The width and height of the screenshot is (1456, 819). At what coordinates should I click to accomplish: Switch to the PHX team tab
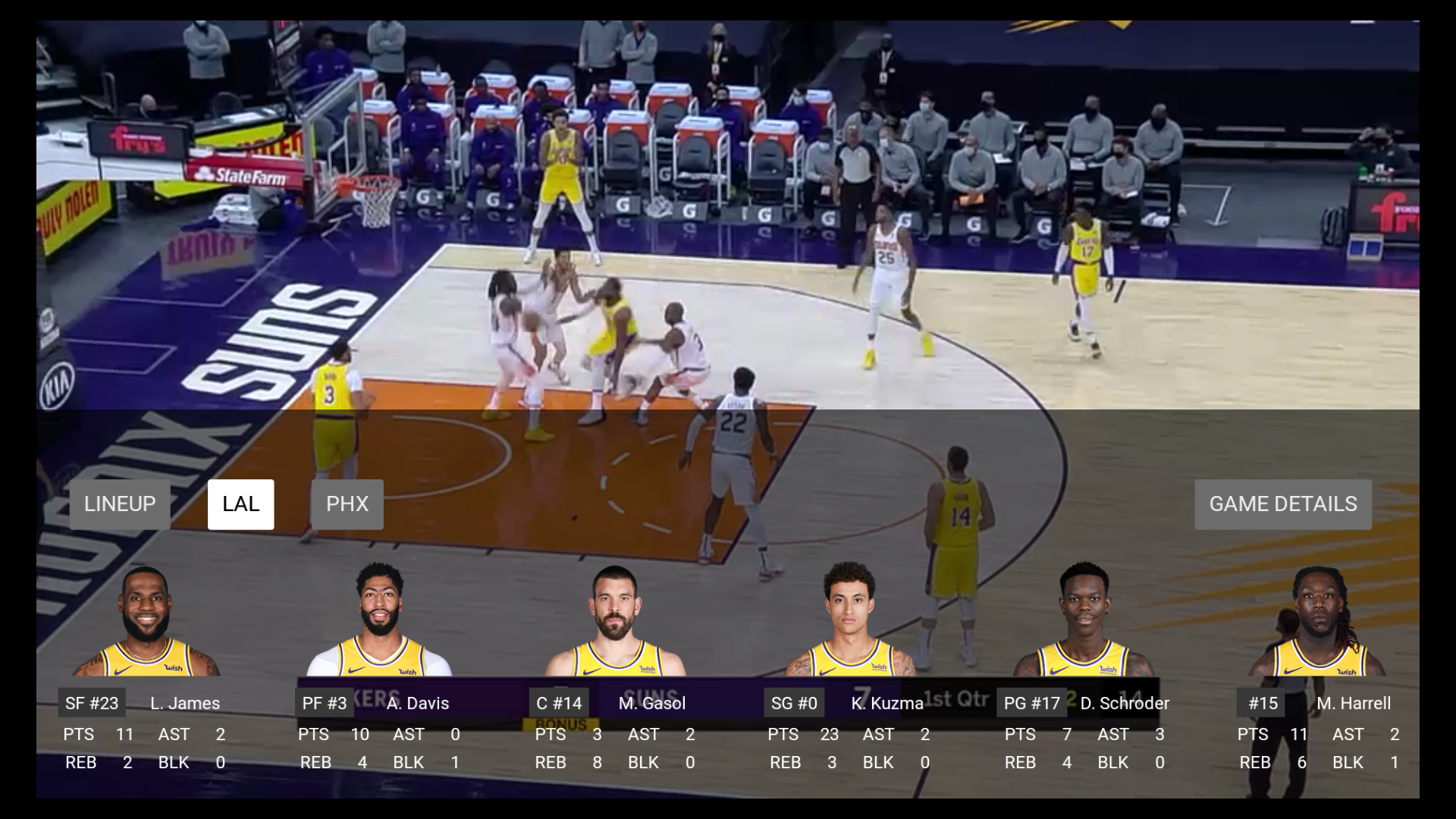(x=347, y=504)
